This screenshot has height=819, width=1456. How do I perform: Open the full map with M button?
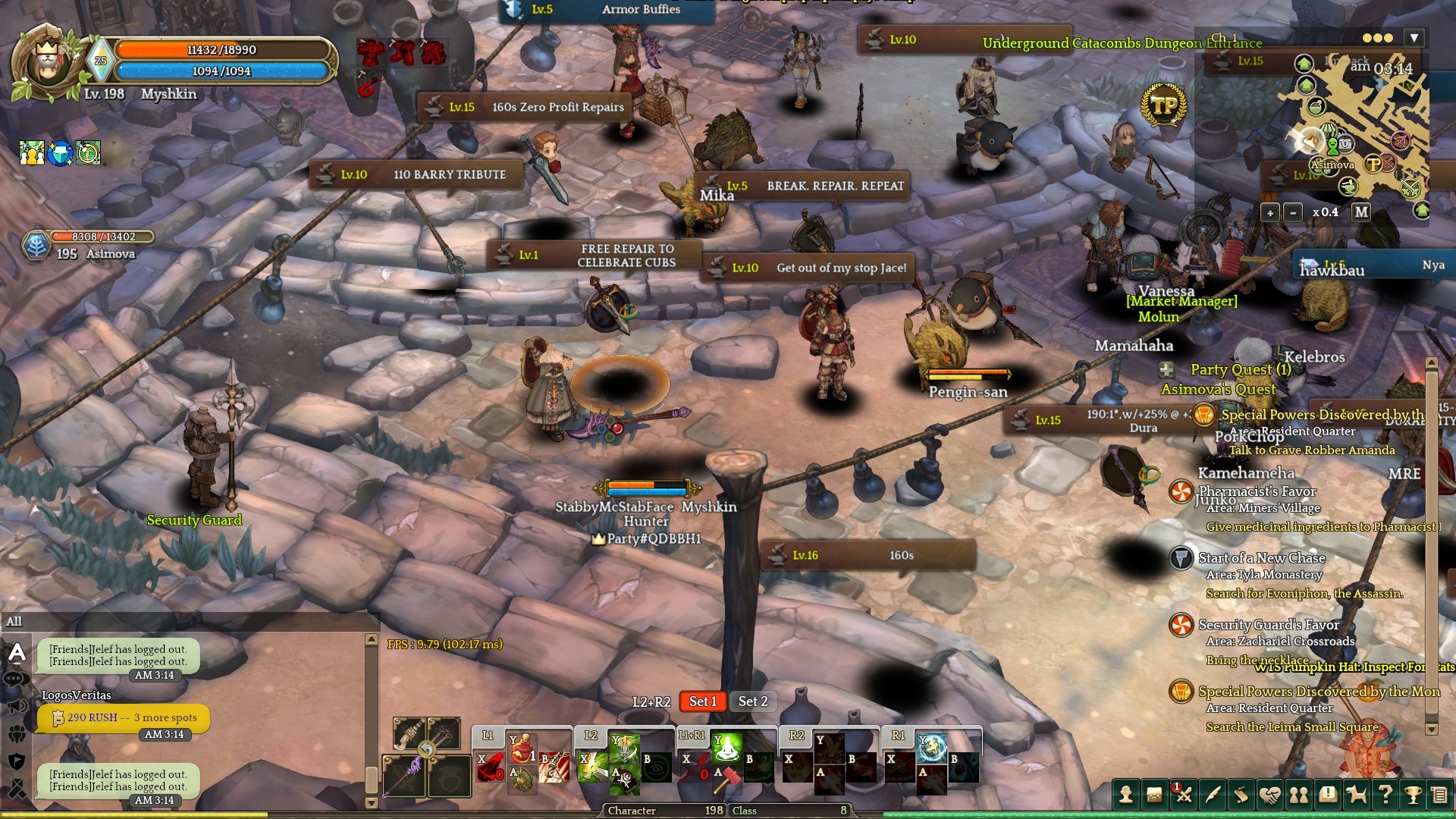(1361, 212)
